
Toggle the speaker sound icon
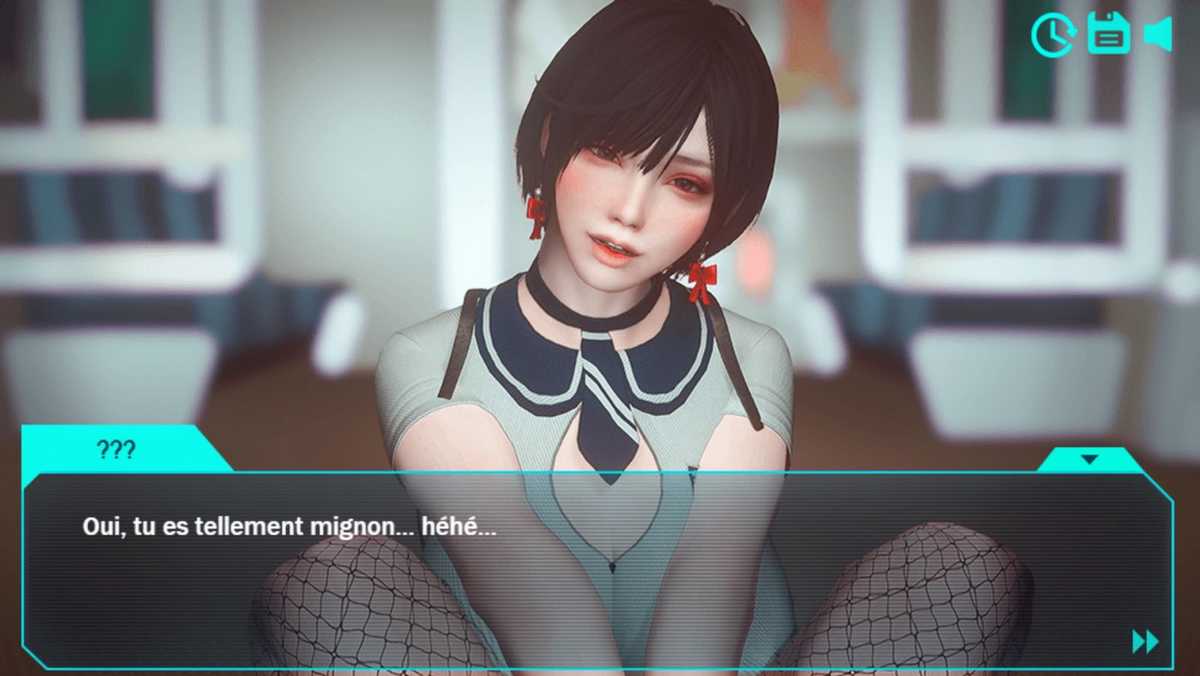(1158, 34)
